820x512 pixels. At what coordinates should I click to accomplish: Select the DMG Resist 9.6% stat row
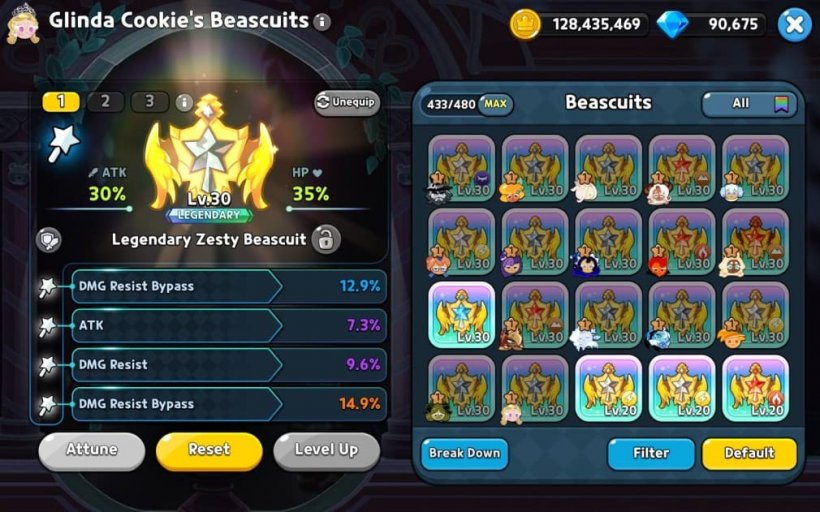(x=227, y=364)
